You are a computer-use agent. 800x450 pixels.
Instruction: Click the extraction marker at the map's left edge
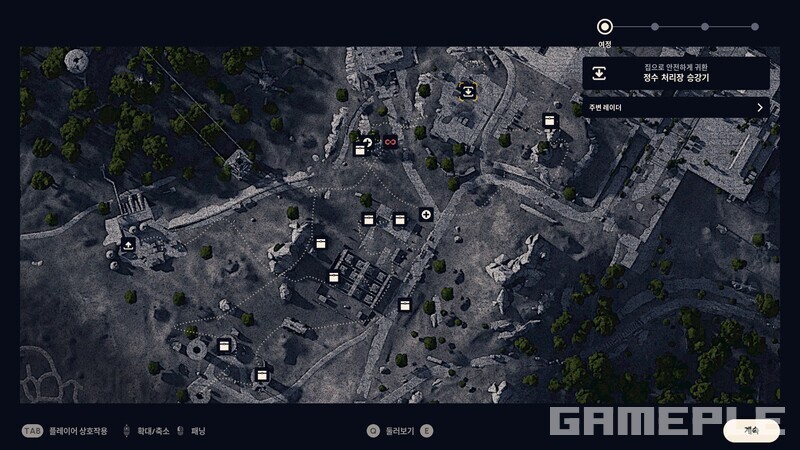pos(128,244)
